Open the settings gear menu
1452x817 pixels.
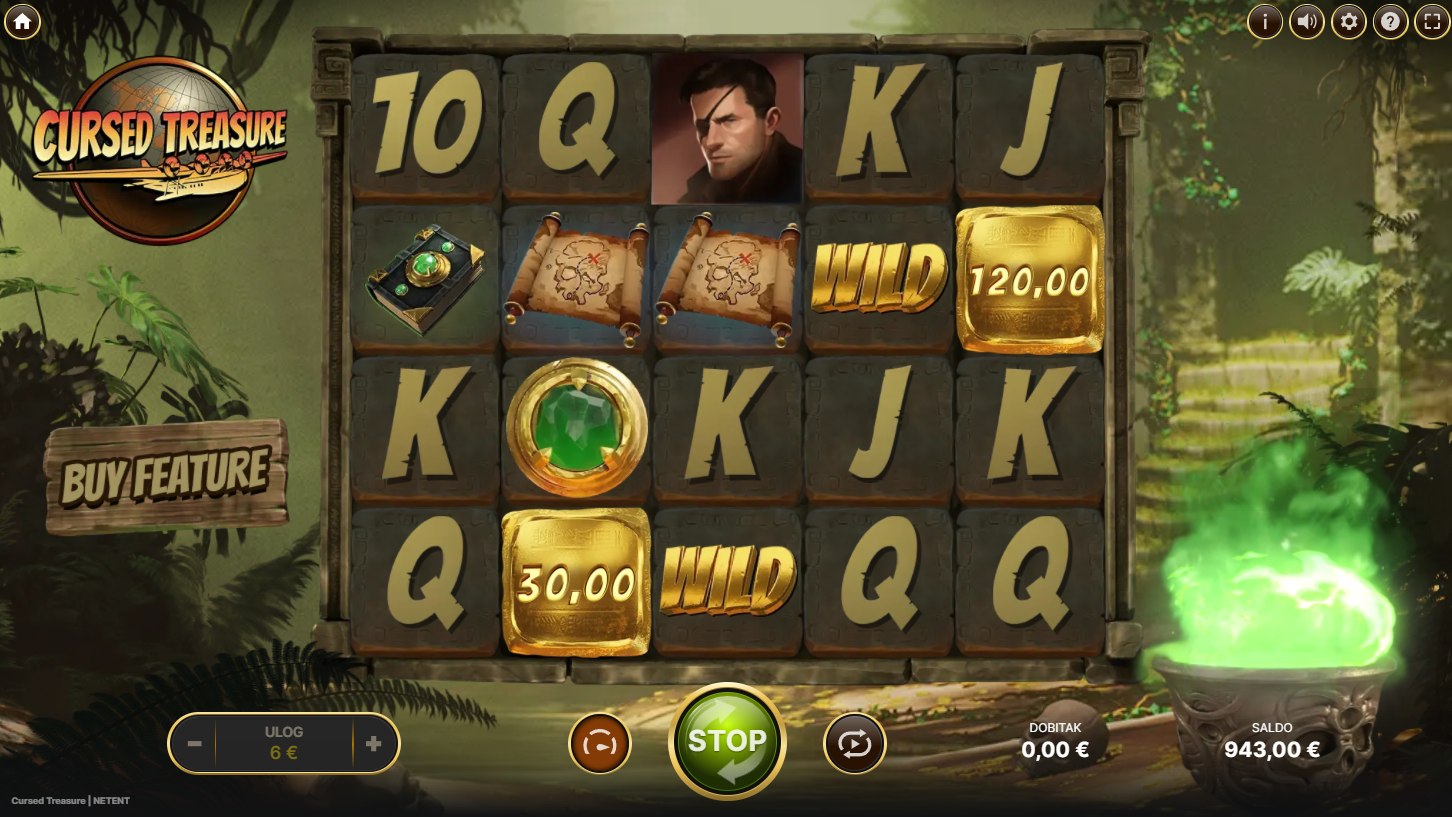coord(1349,21)
